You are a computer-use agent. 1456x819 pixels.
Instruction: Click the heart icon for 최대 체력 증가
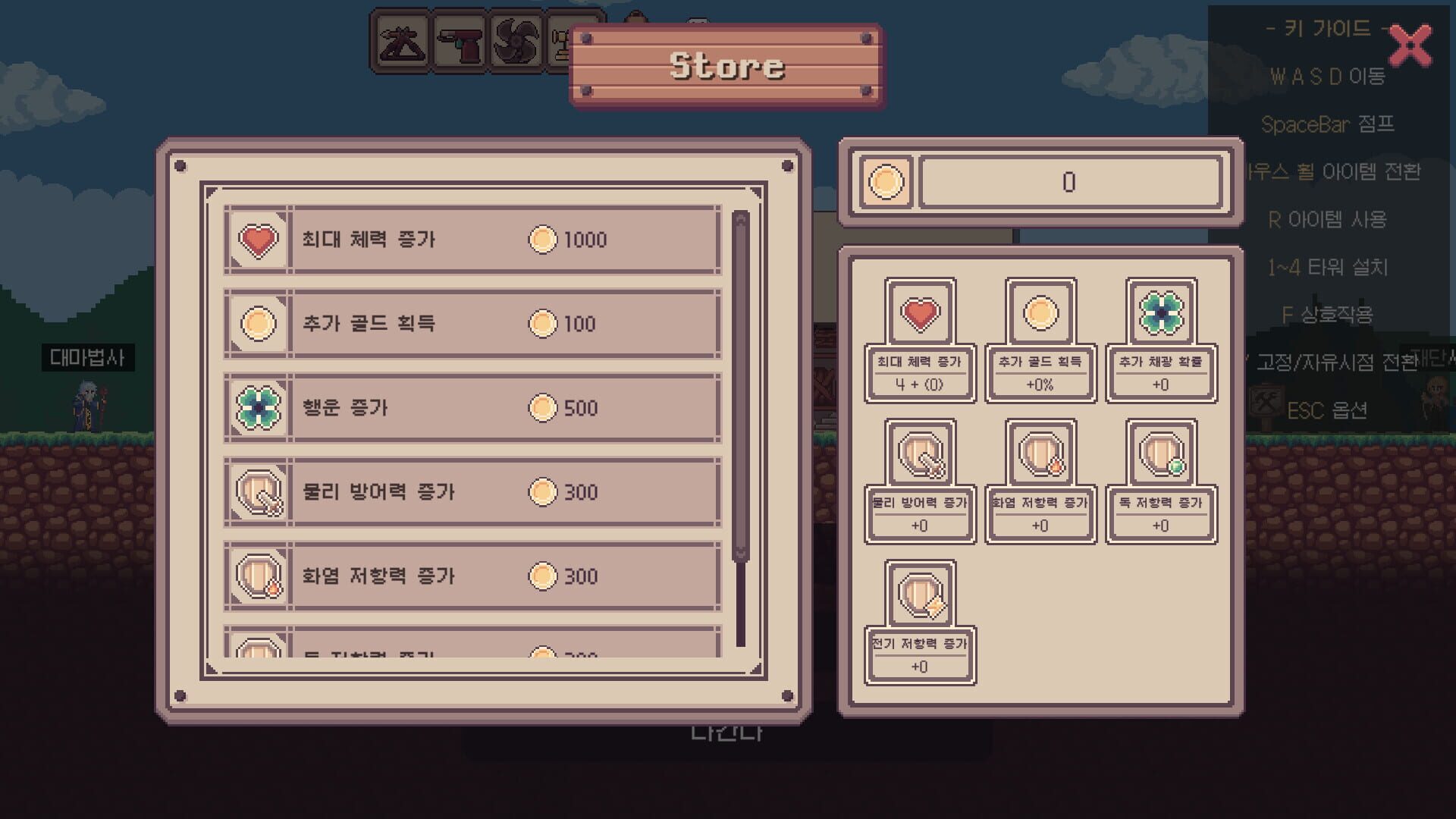click(x=258, y=239)
